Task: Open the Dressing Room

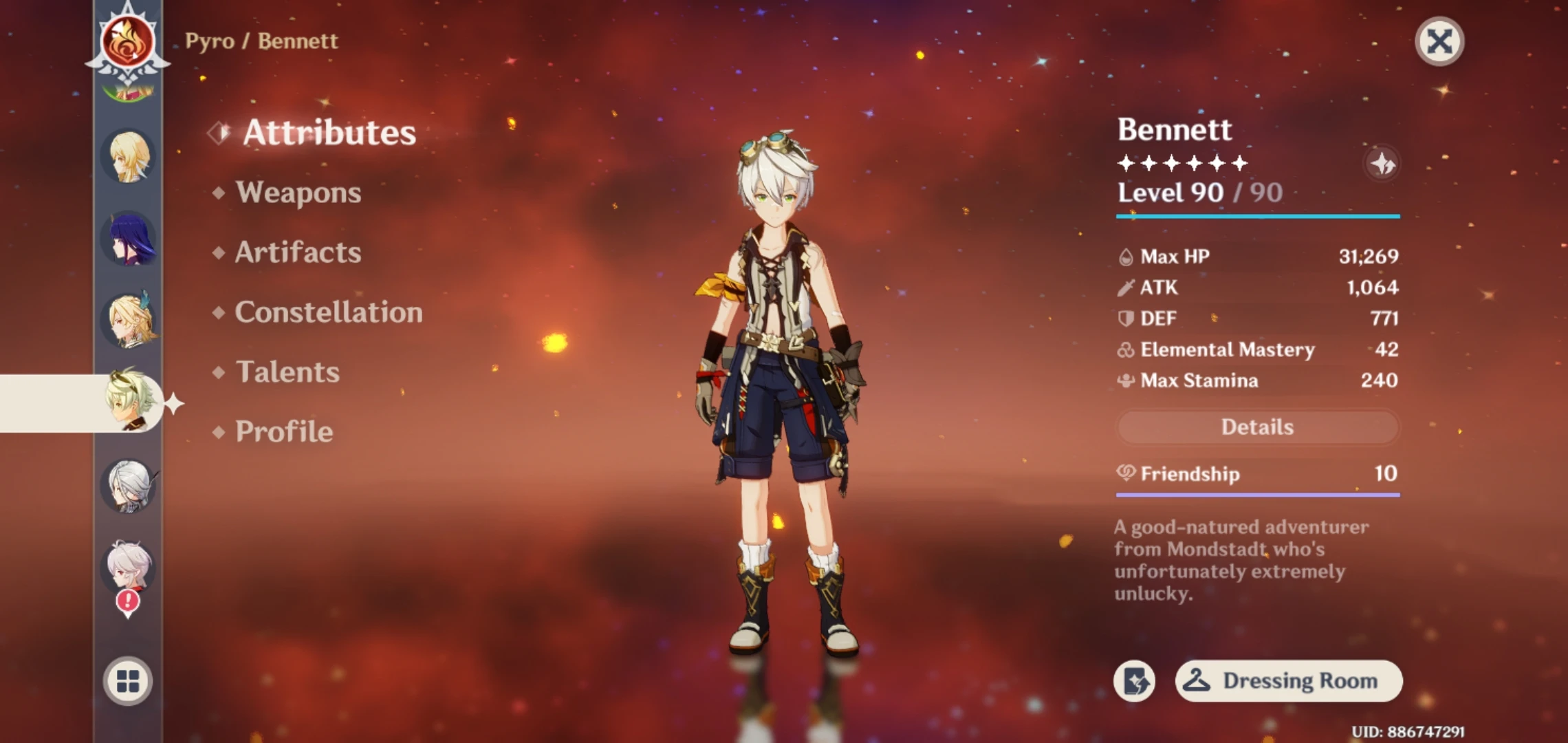Action: (1287, 680)
